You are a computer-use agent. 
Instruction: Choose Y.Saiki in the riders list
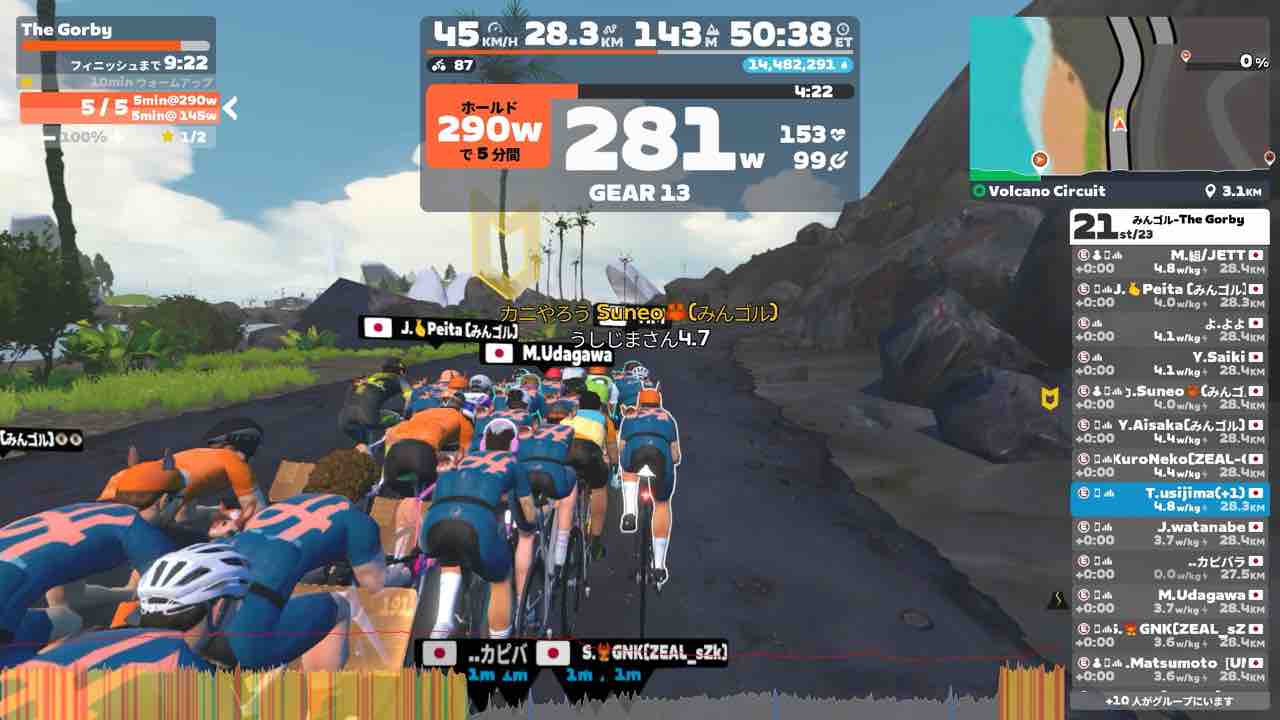(1169, 363)
